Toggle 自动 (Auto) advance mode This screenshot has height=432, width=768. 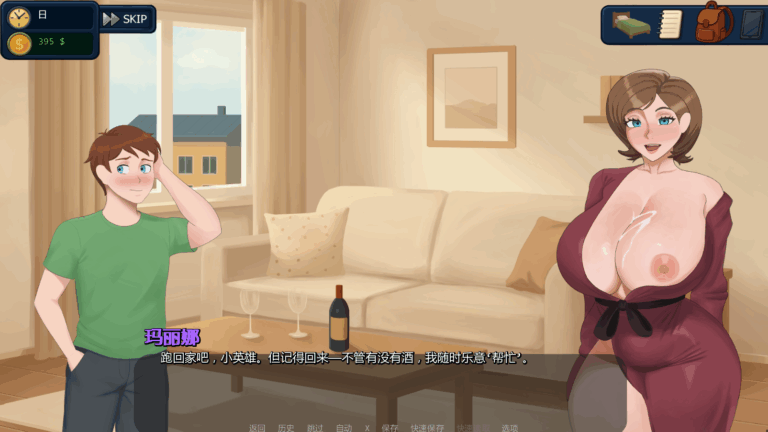coord(343,427)
